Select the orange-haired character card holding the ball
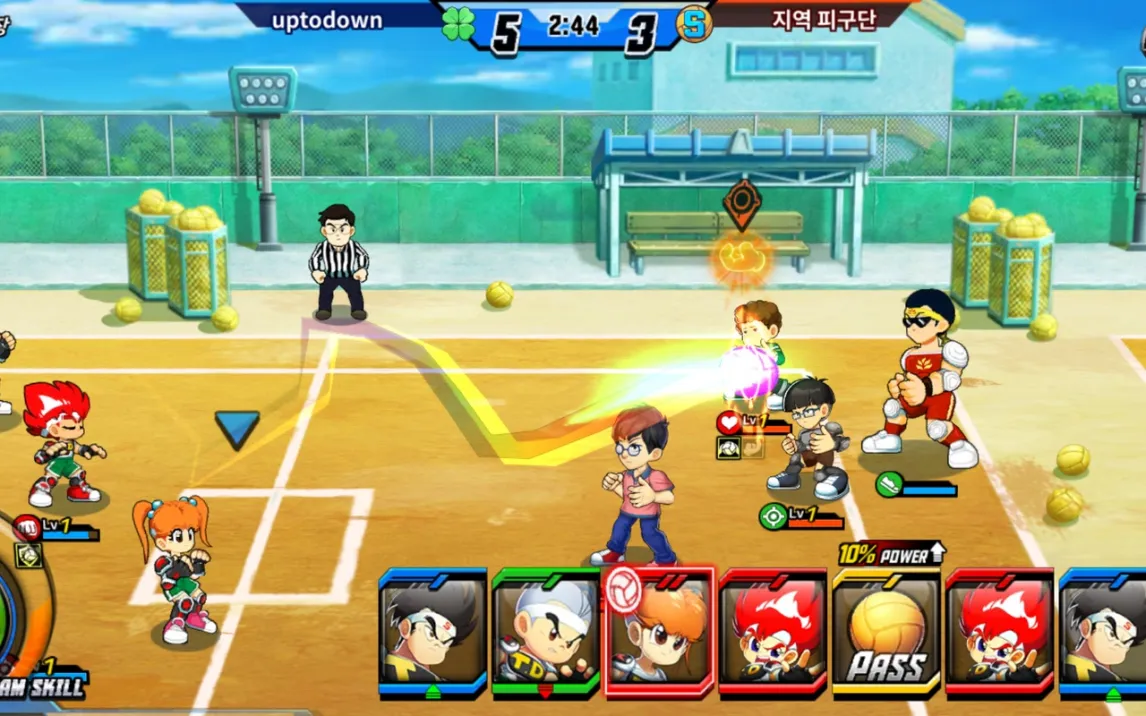The height and width of the screenshot is (716, 1146). (659, 632)
